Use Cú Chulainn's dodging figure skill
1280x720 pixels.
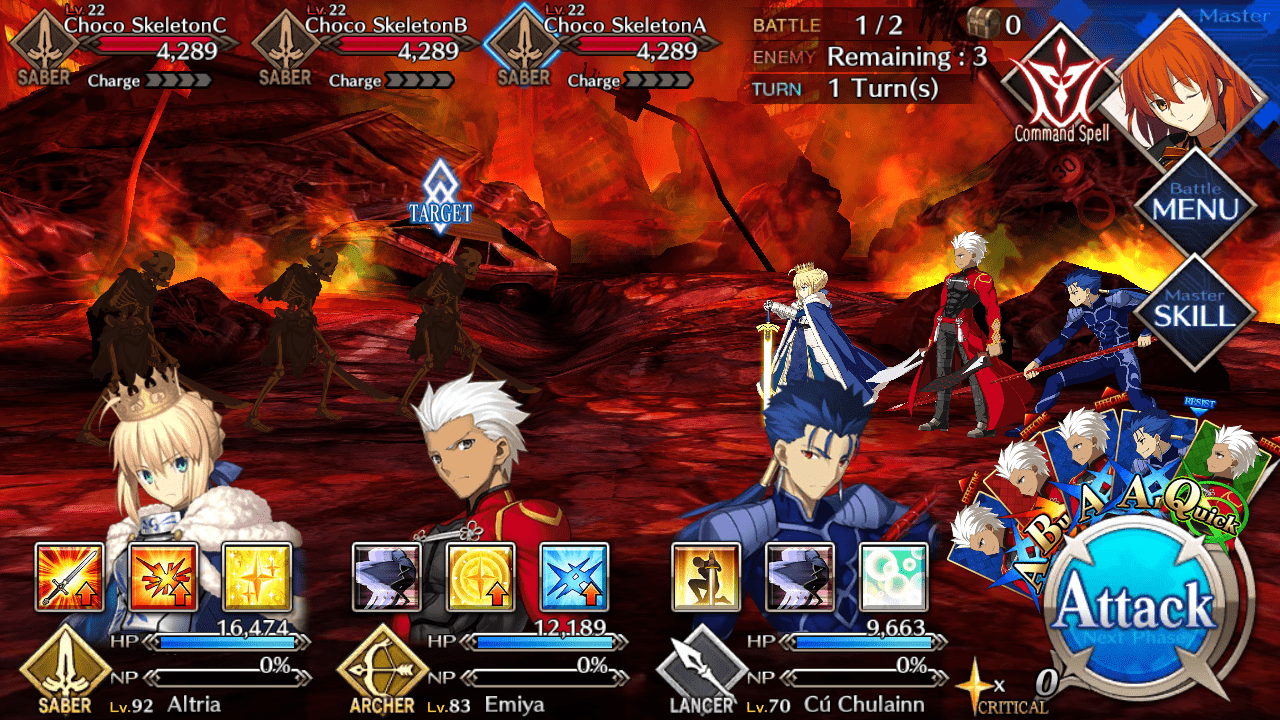tap(799, 577)
